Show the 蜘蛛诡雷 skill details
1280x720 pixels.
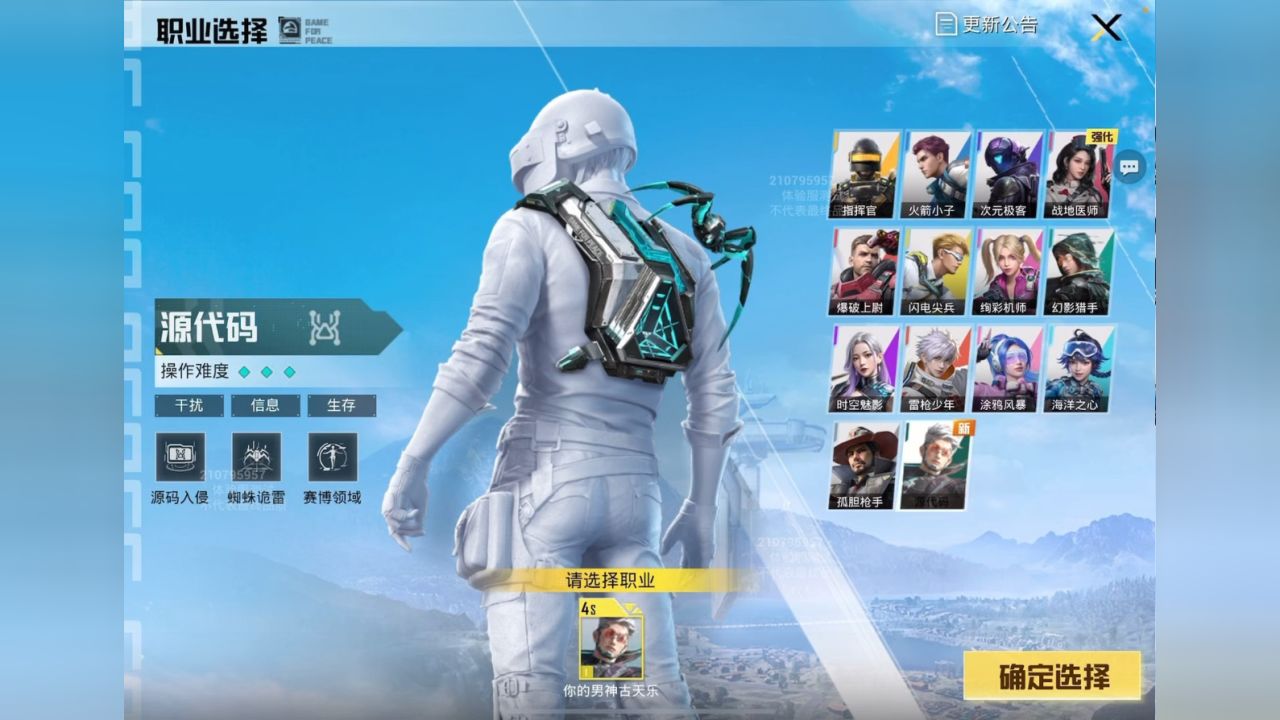coord(256,457)
